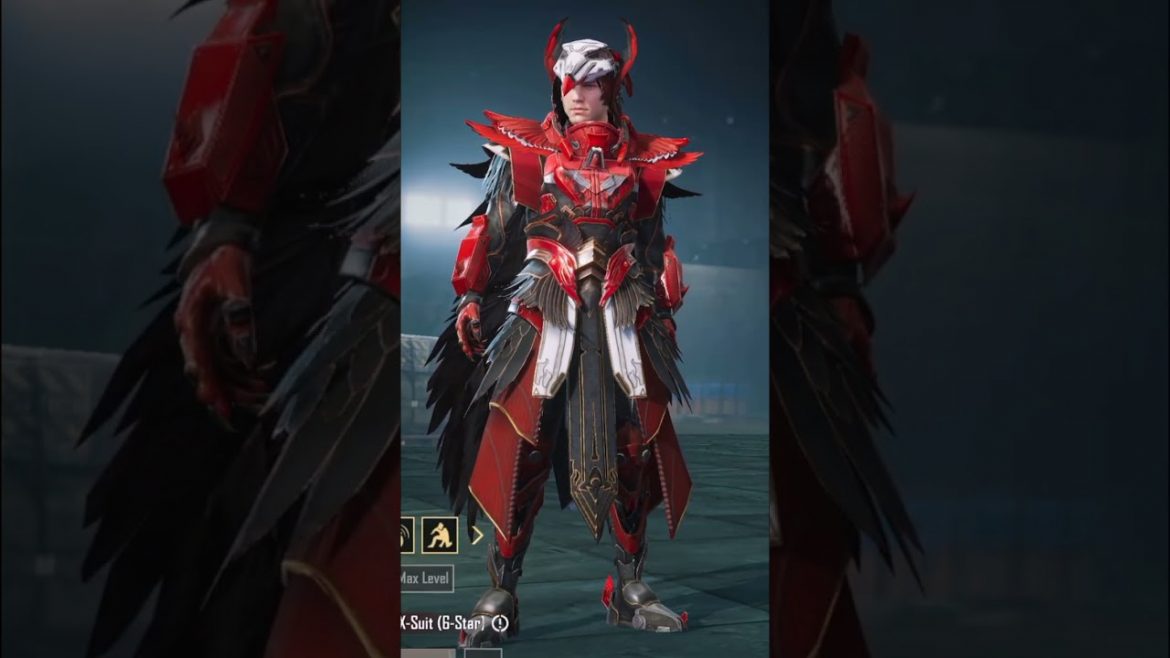The image size is (1170, 658).
Task: Select the partly visible sound-wave icon
Action: [407, 536]
